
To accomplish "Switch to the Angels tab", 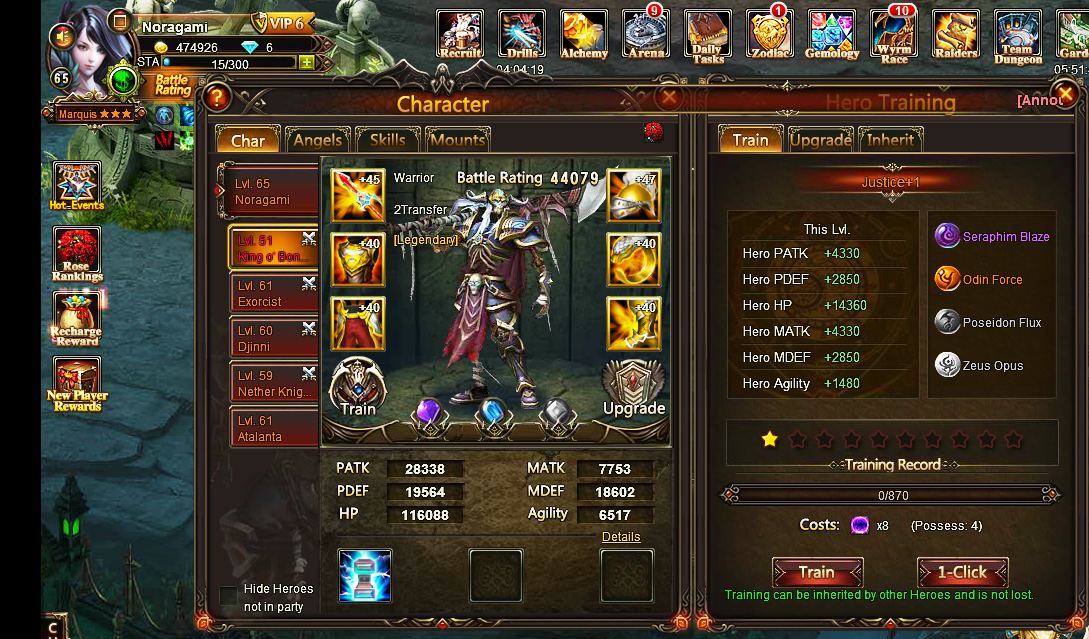I will pyautogui.click(x=317, y=140).
